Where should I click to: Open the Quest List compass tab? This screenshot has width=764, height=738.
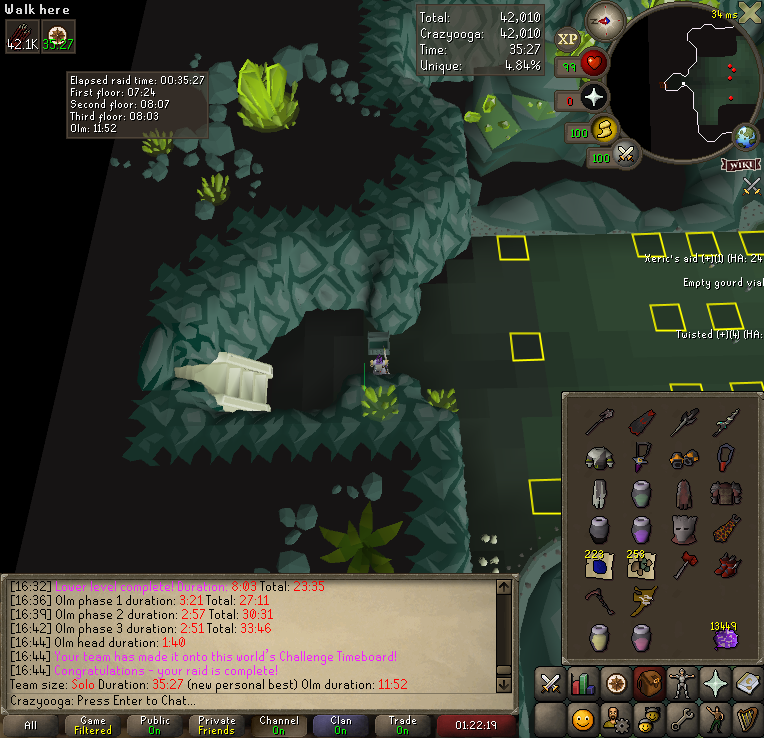click(x=615, y=684)
